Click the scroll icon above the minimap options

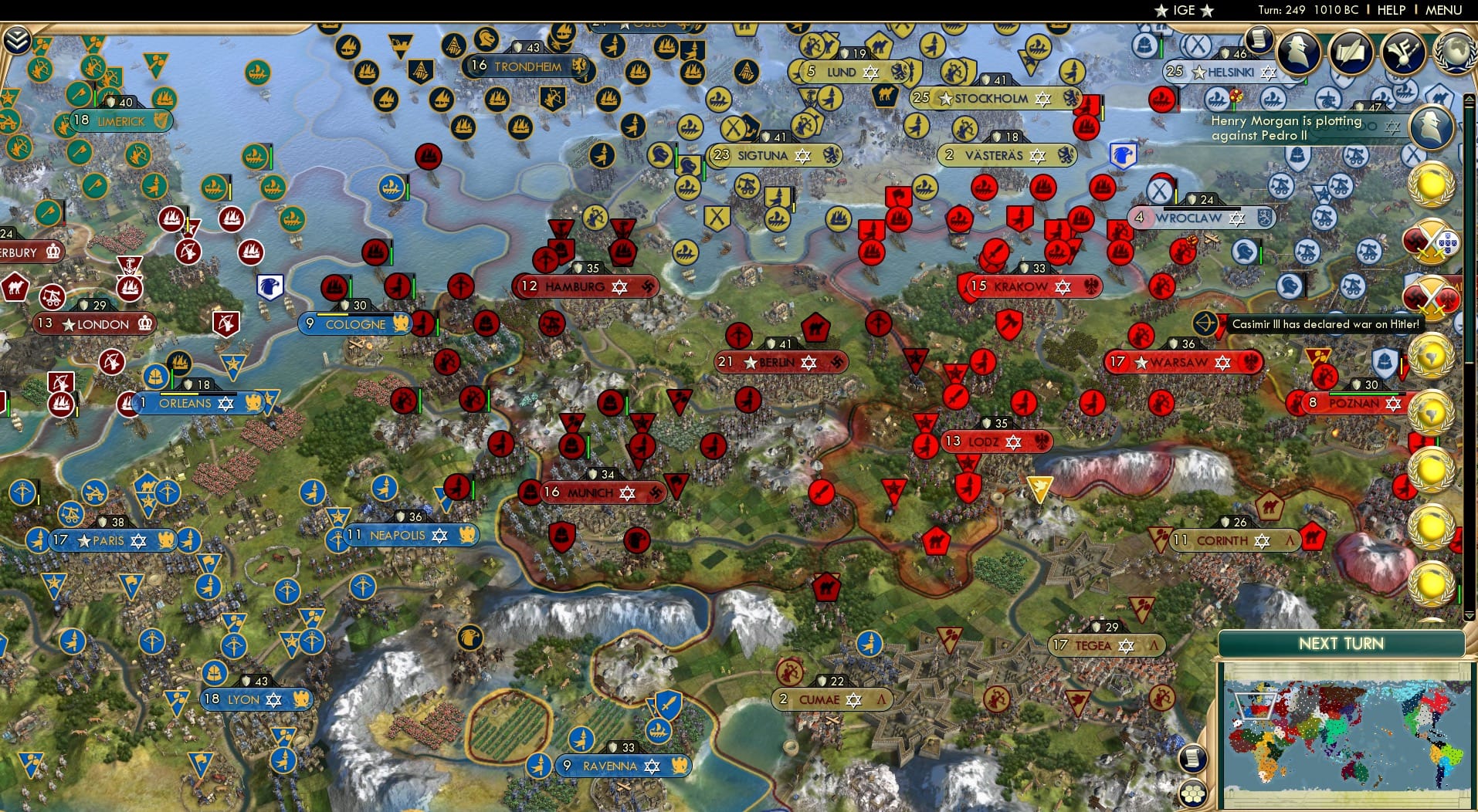click(1194, 758)
